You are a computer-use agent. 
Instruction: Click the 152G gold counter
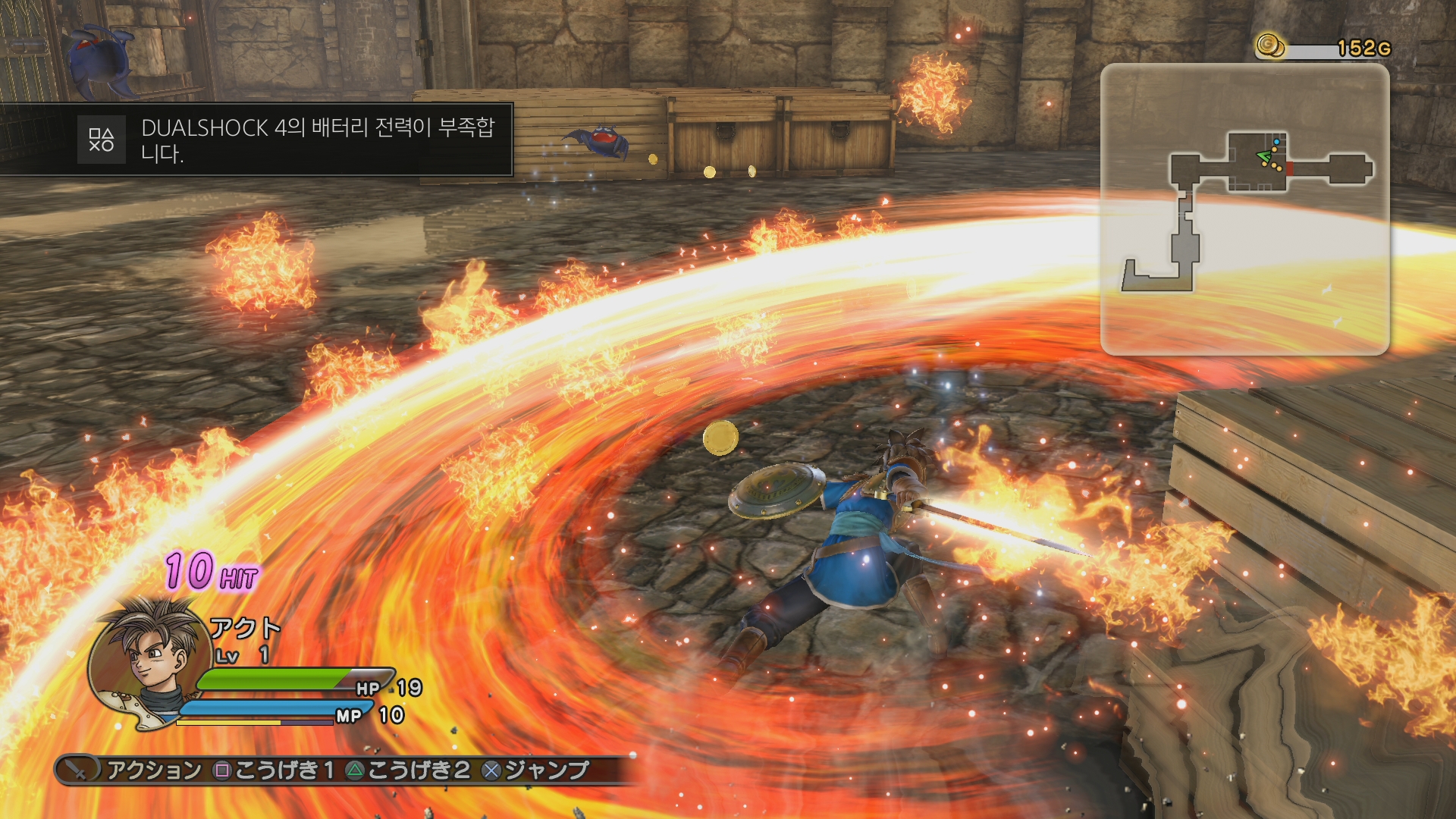(x=1365, y=45)
